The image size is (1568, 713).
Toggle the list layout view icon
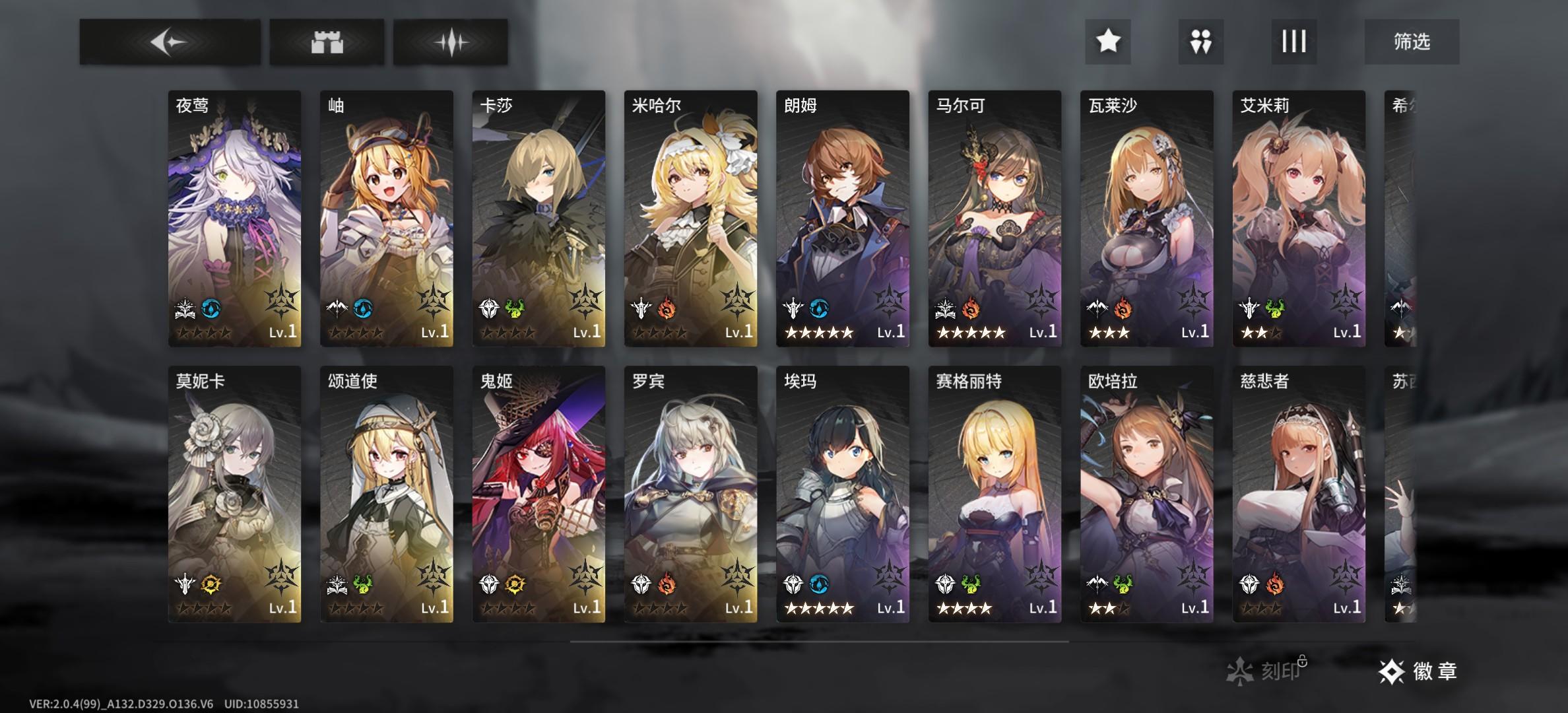pos(1293,42)
